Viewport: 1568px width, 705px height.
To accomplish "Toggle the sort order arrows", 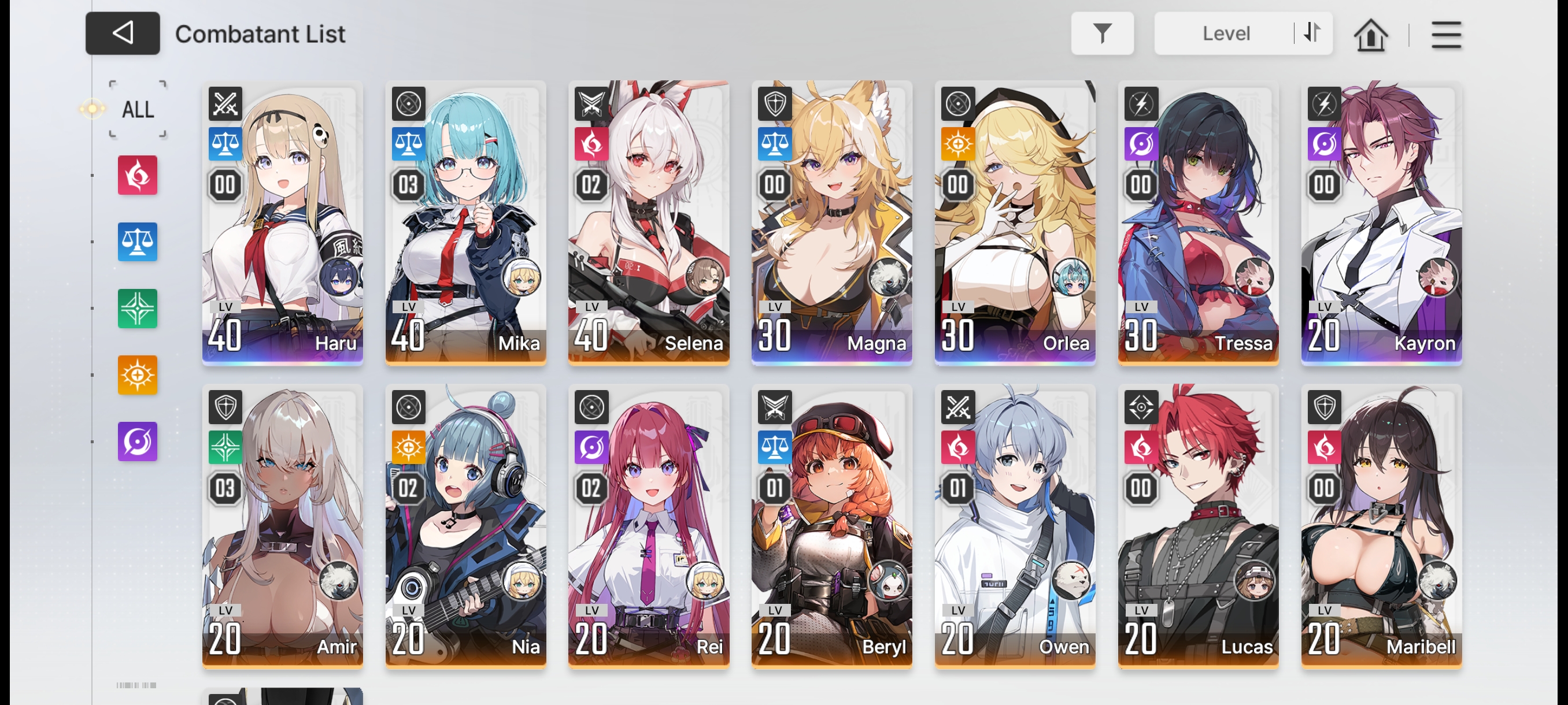I will (x=1312, y=33).
